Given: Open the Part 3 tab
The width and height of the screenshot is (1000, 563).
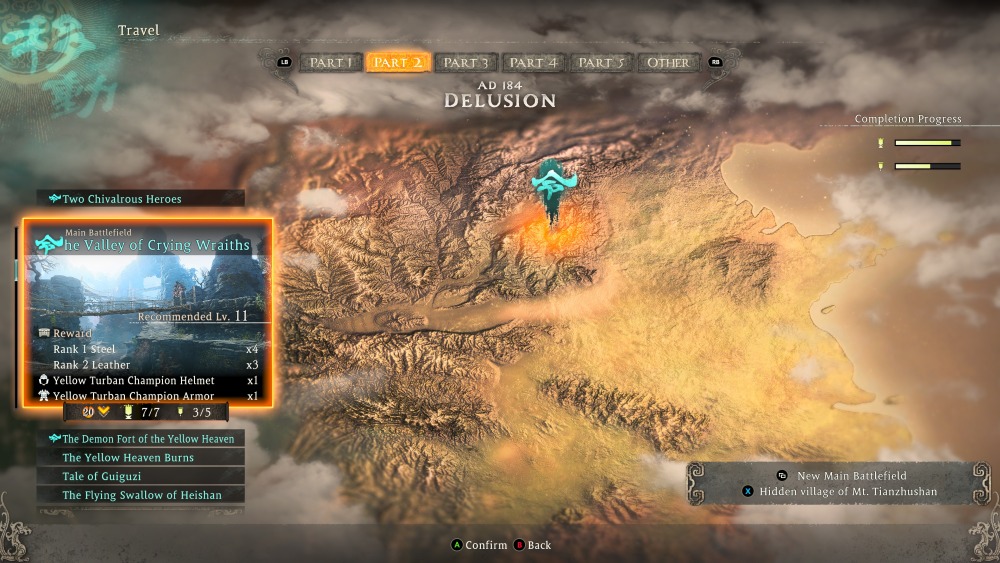Looking at the screenshot, I should pyautogui.click(x=465, y=63).
